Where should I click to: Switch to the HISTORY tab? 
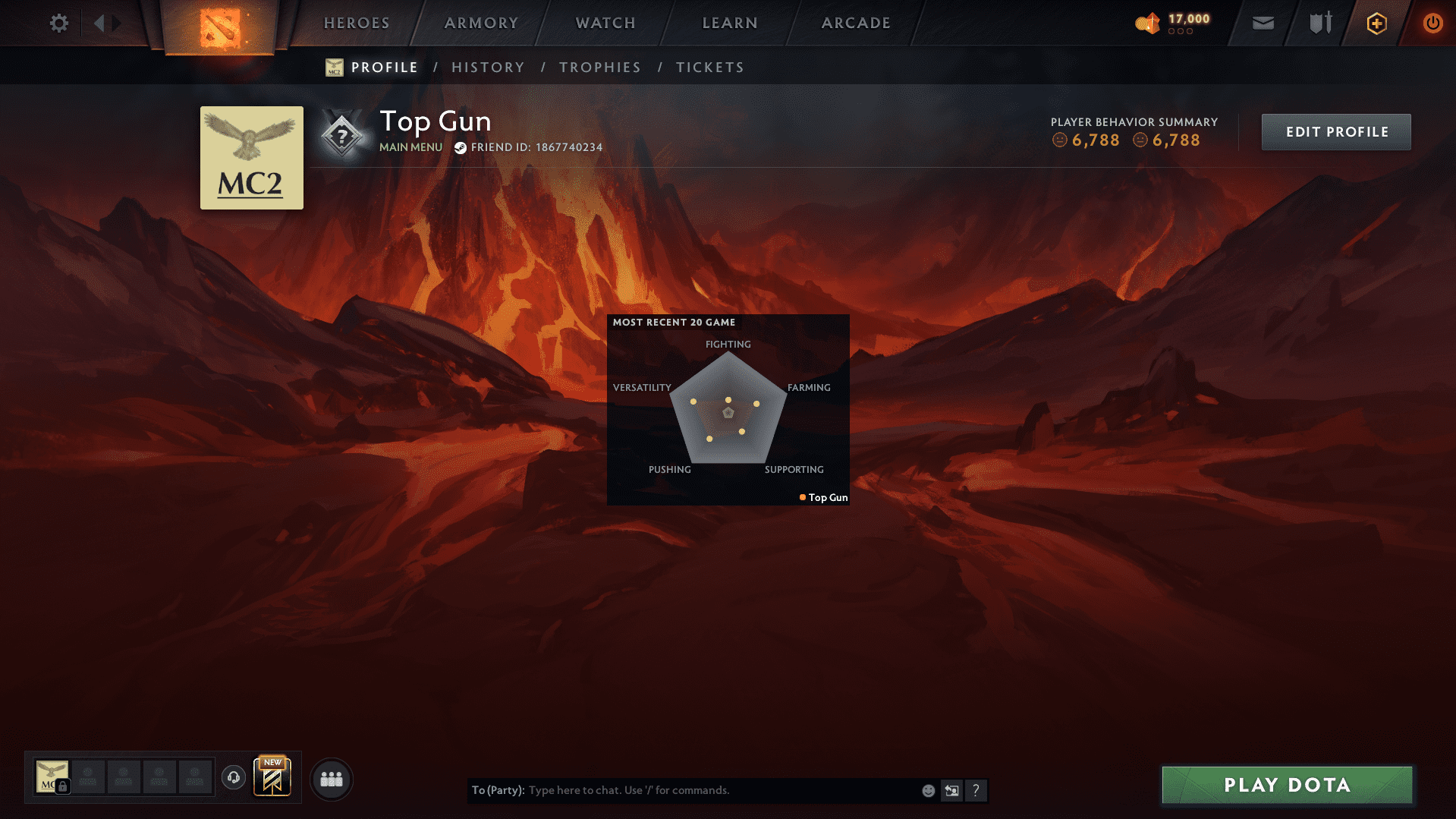(x=488, y=67)
